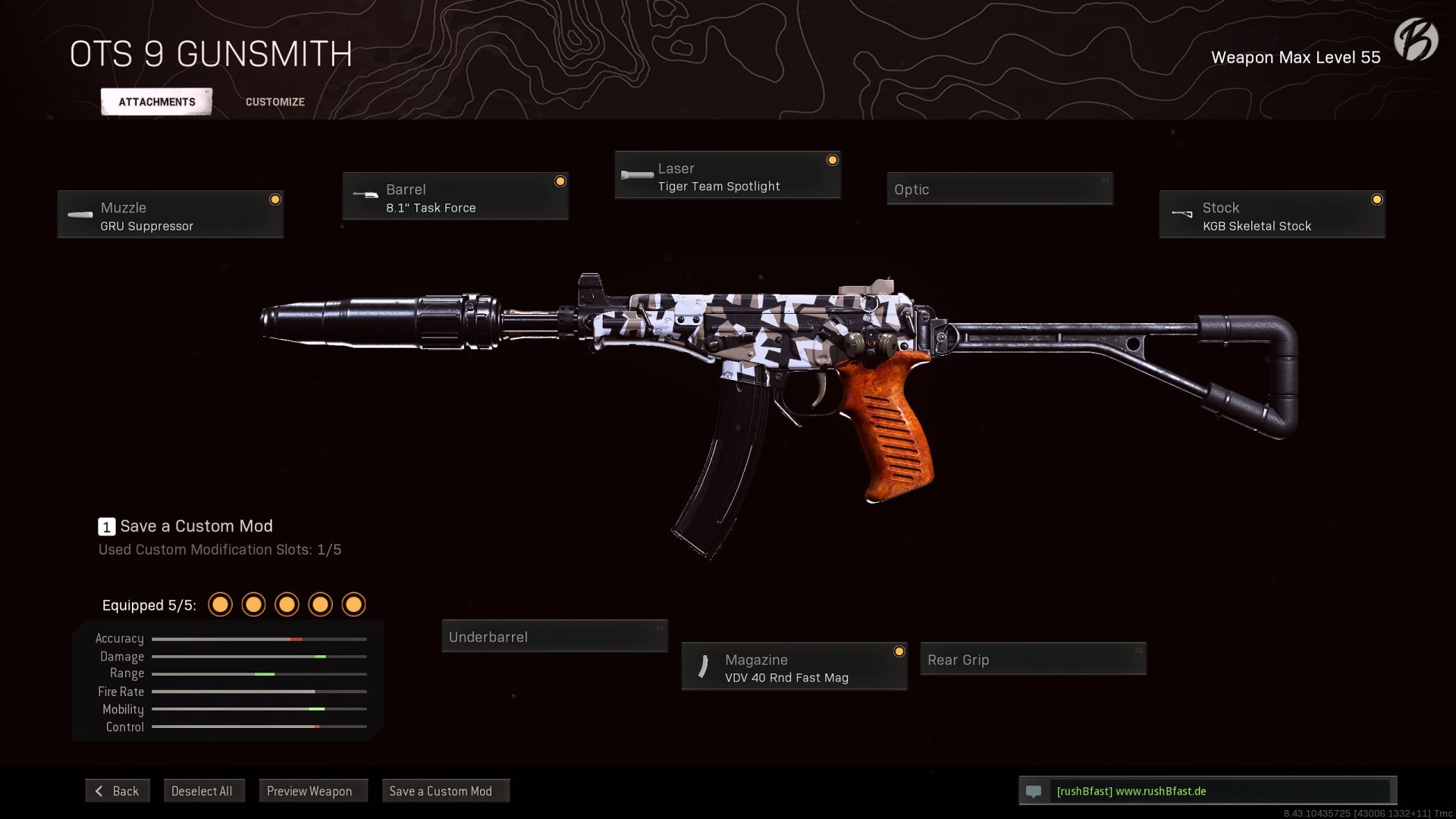Click the chat bubble icon near rushBfast
The width and height of the screenshot is (1456, 819).
pyautogui.click(x=1034, y=791)
